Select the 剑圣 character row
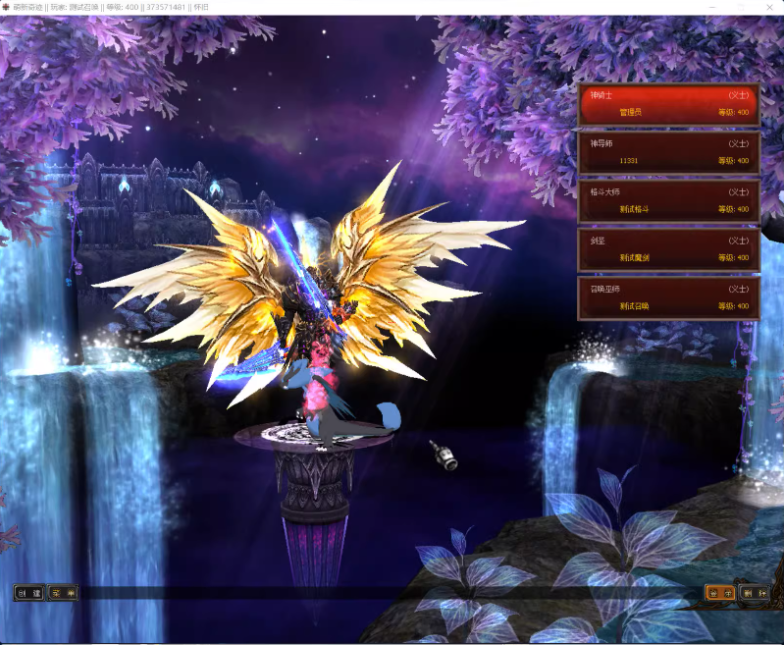The height and width of the screenshot is (645, 784). pyautogui.click(x=667, y=249)
